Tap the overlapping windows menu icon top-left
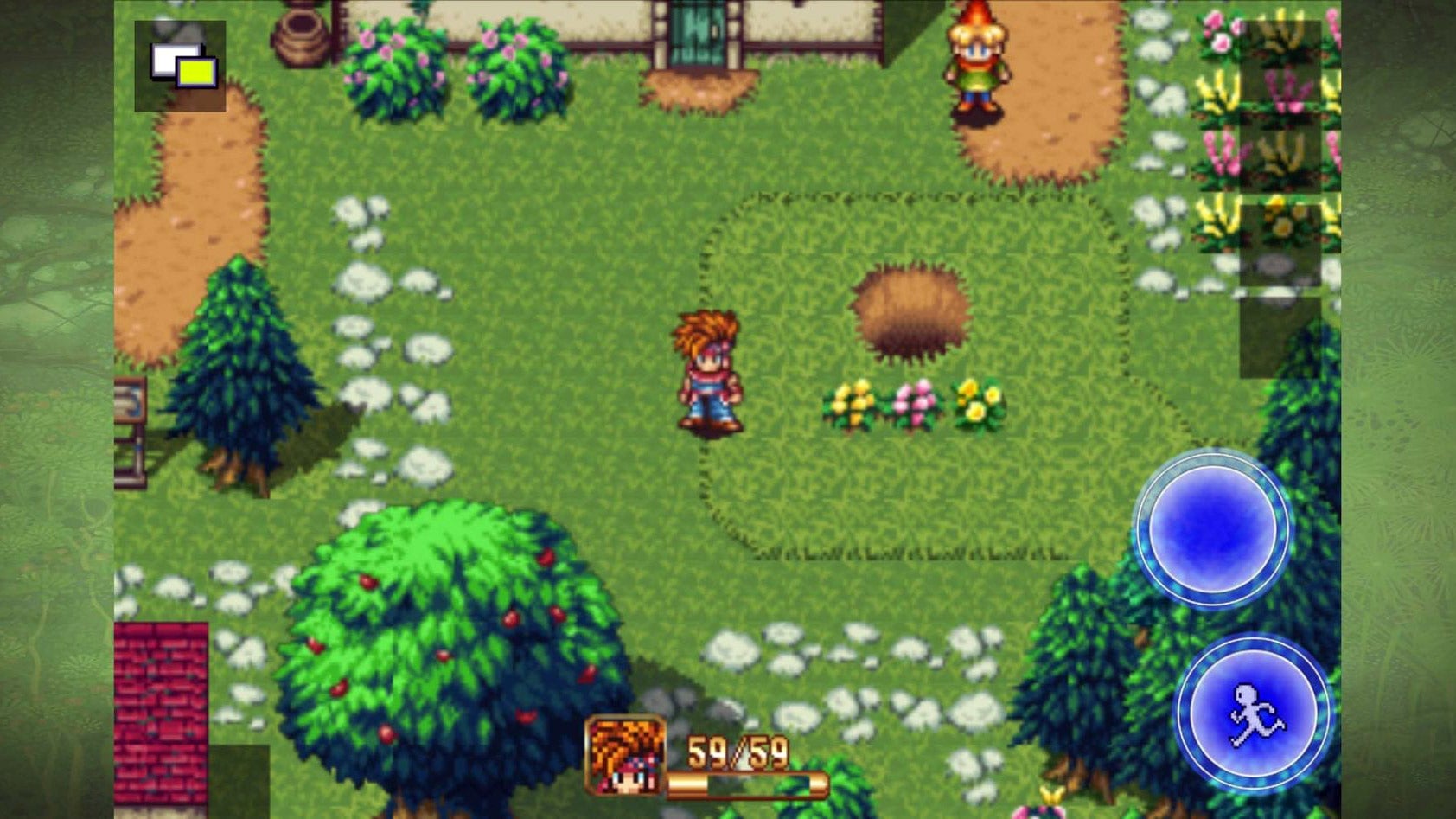1456x819 pixels. coord(179,65)
